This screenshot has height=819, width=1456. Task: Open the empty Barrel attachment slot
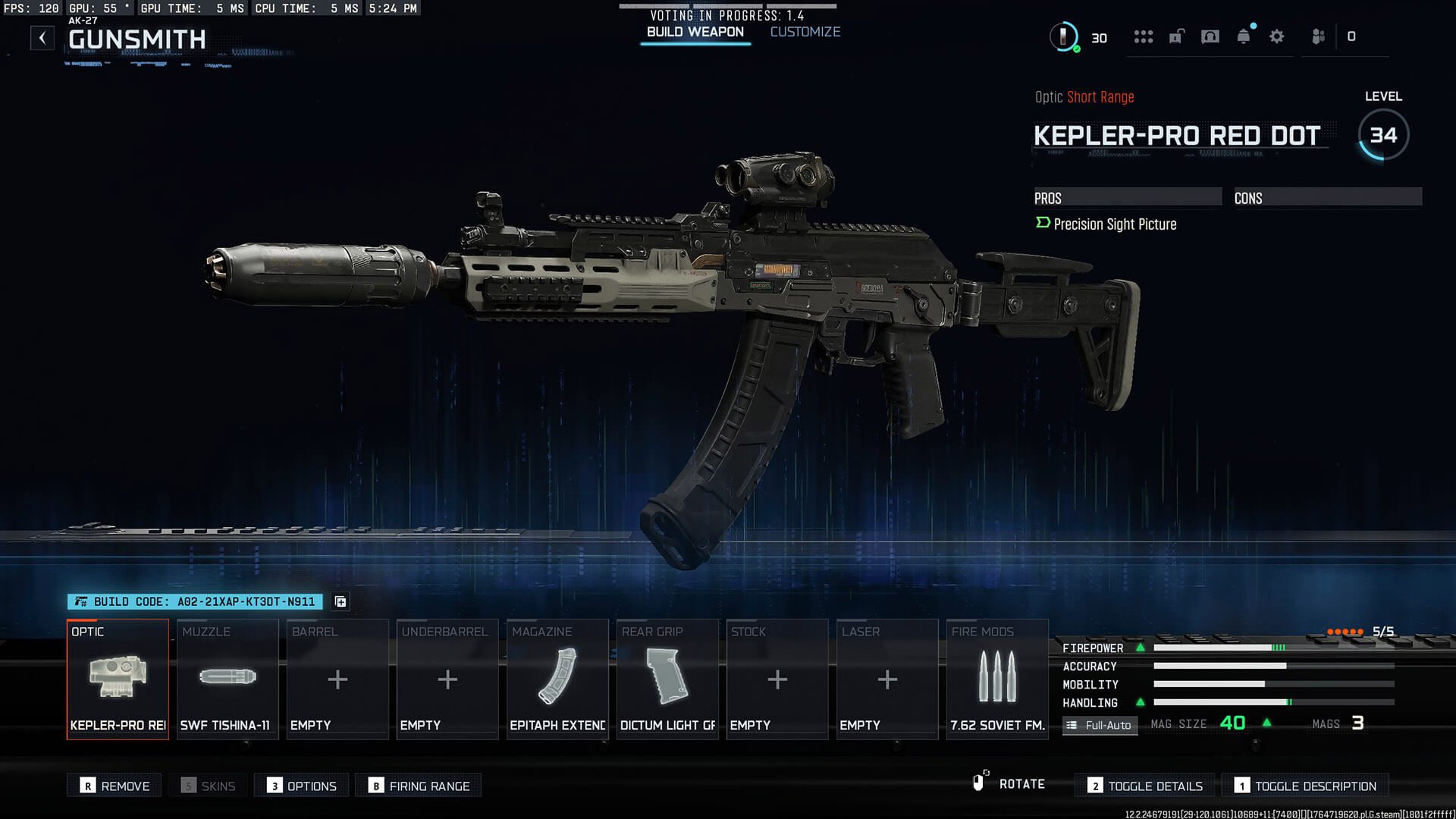click(337, 679)
